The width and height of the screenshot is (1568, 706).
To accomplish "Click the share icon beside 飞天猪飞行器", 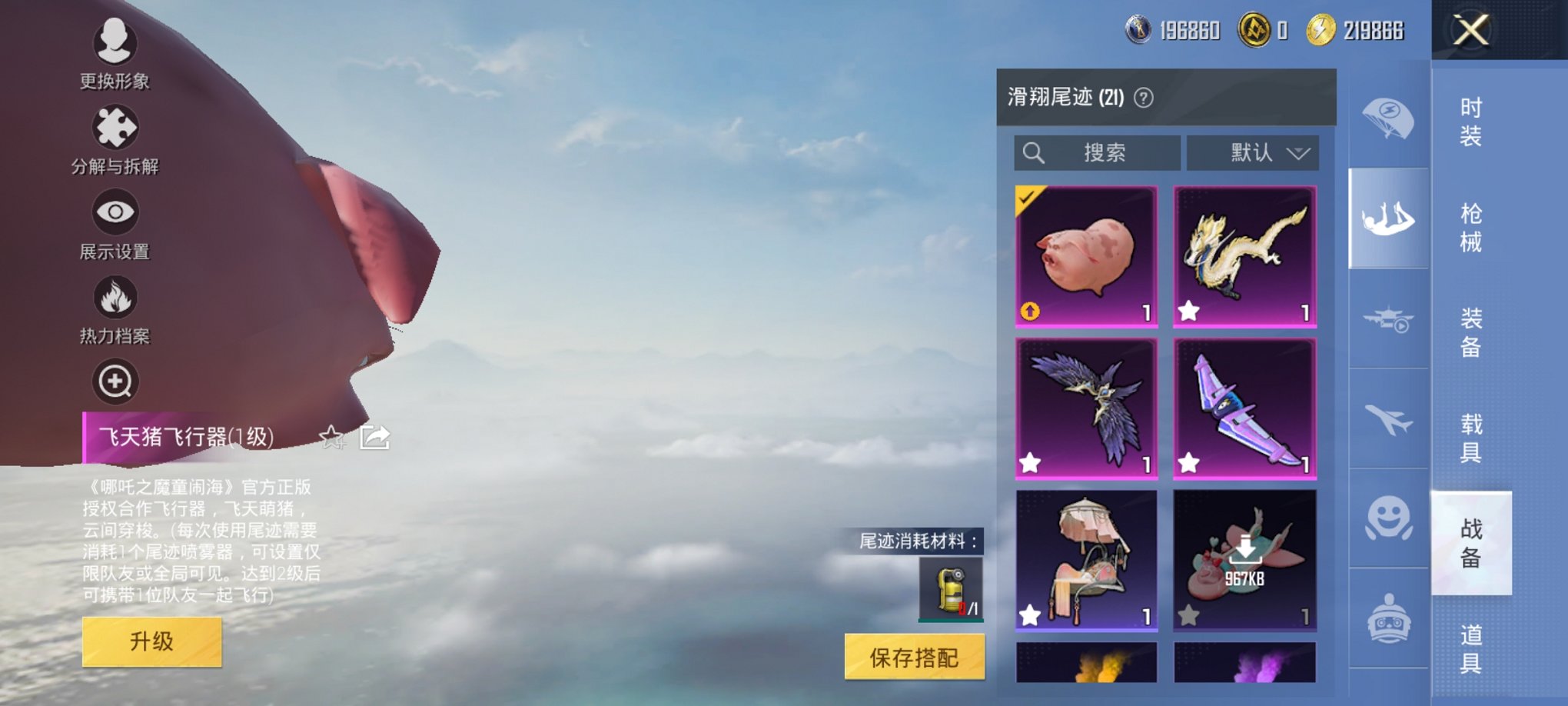I will click(374, 438).
